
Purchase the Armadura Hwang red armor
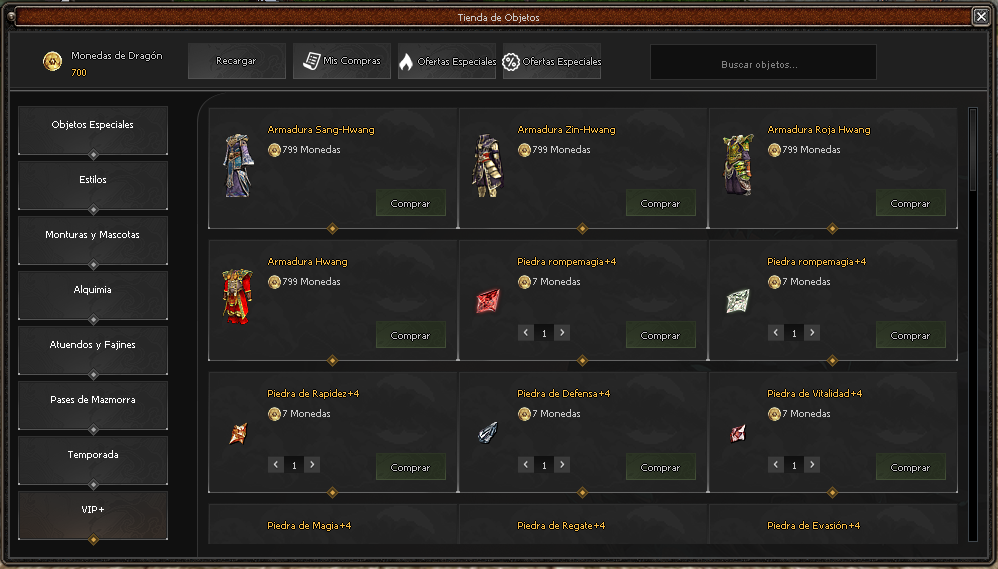pos(410,335)
